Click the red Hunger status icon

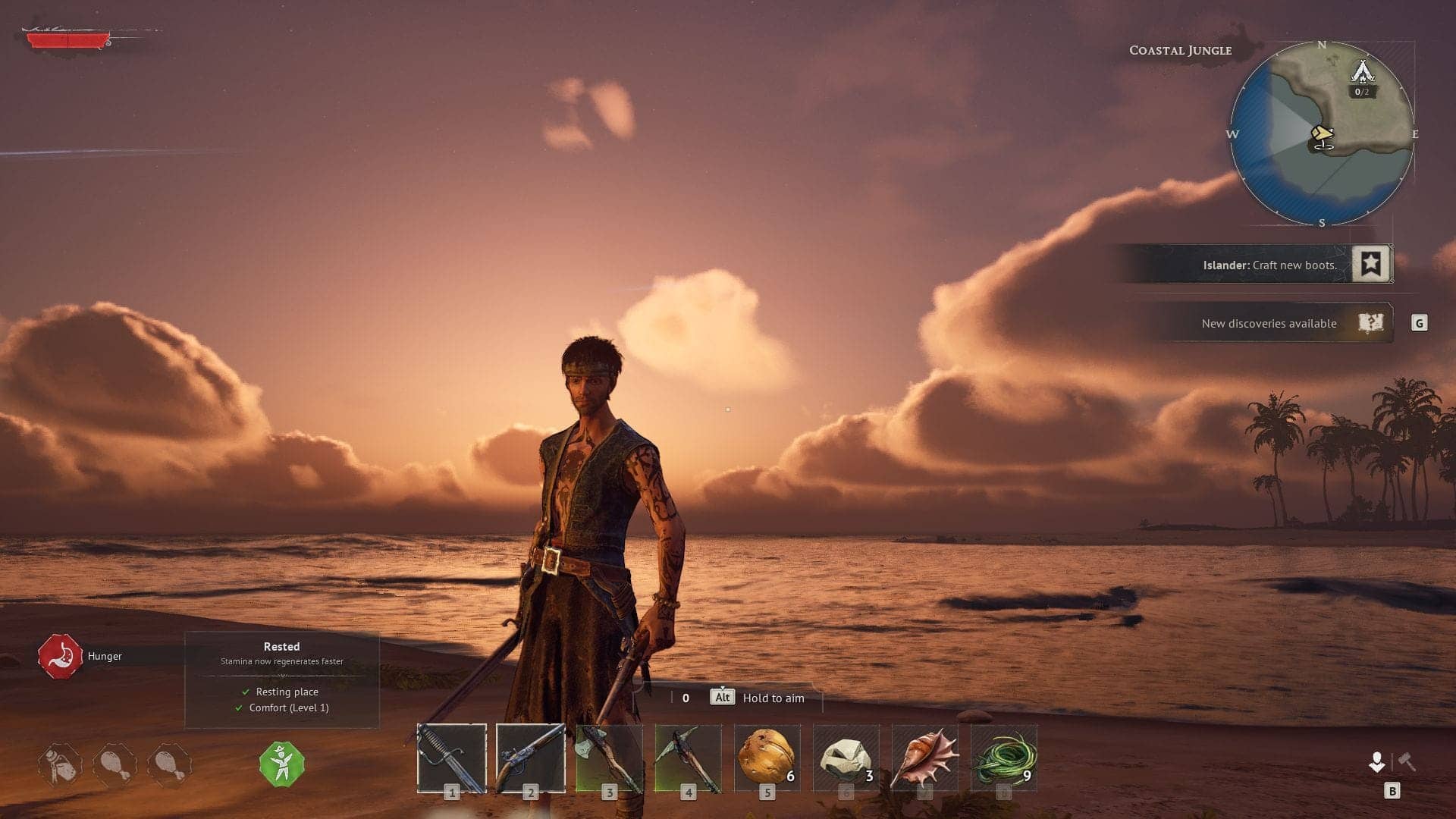click(x=61, y=656)
